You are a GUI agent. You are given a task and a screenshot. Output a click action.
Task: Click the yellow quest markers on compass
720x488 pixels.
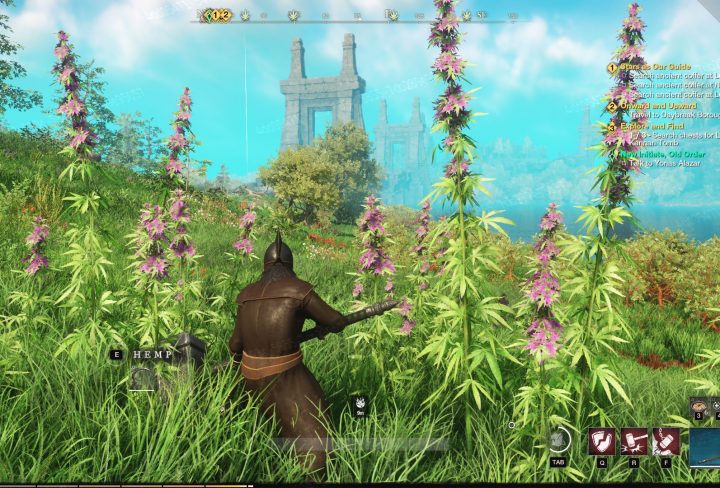pos(217,15)
